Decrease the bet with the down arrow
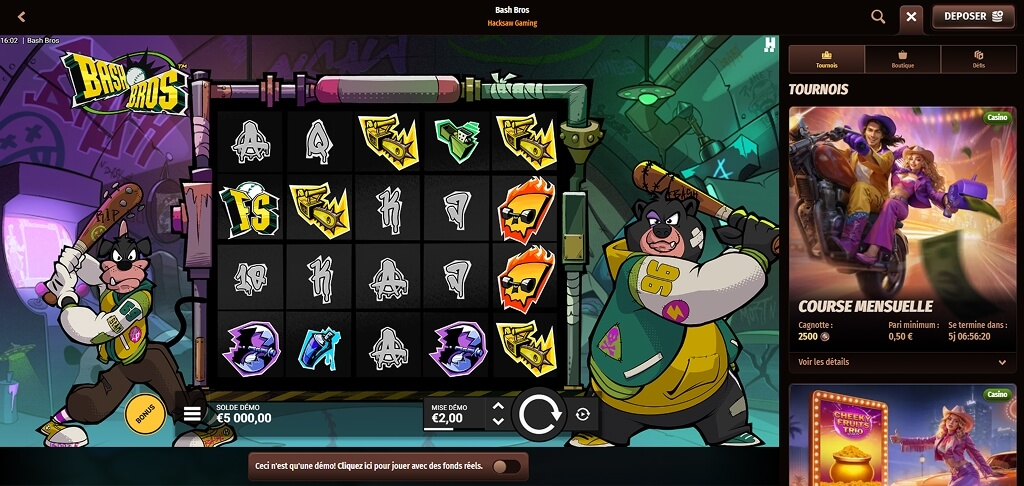 coord(497,422)
